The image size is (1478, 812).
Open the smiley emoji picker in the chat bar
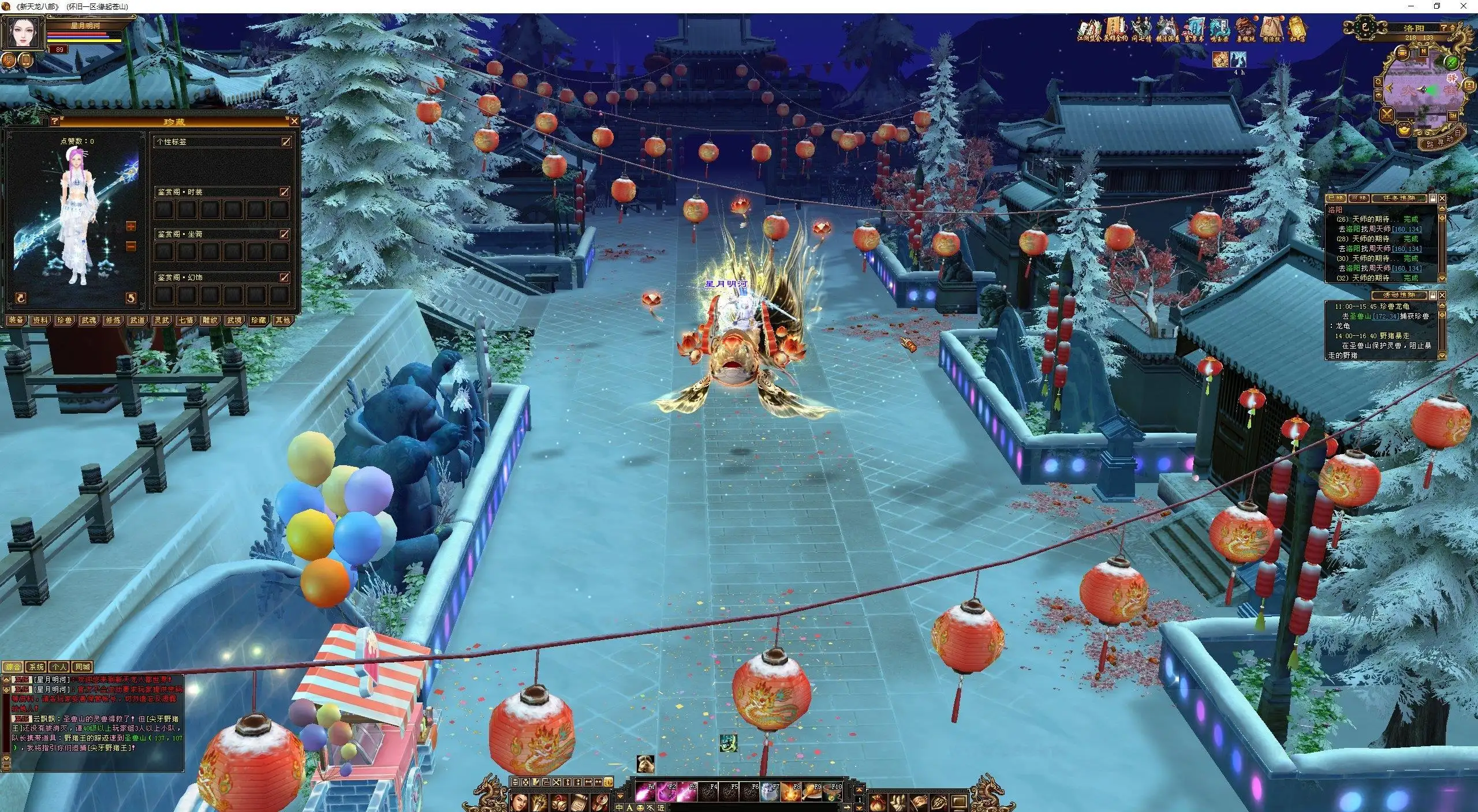[x=641, y=807]
